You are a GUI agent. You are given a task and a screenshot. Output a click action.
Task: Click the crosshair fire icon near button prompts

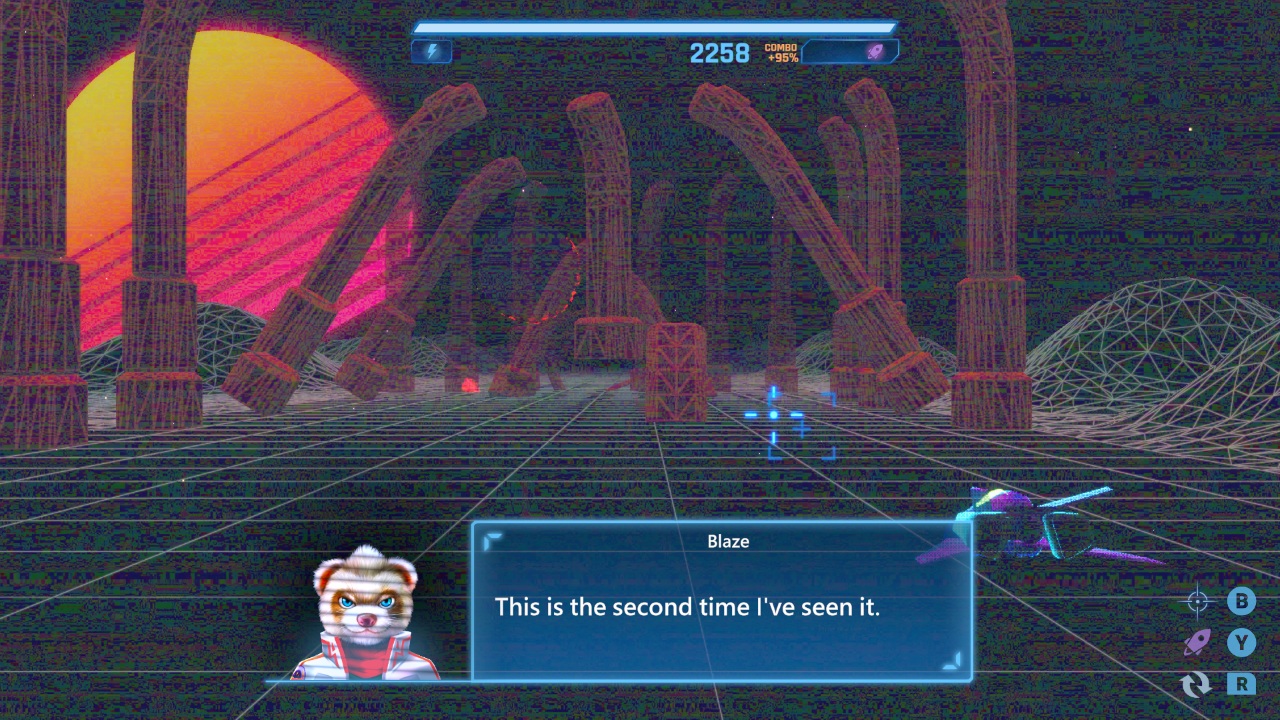click(x=1196, y=602)
